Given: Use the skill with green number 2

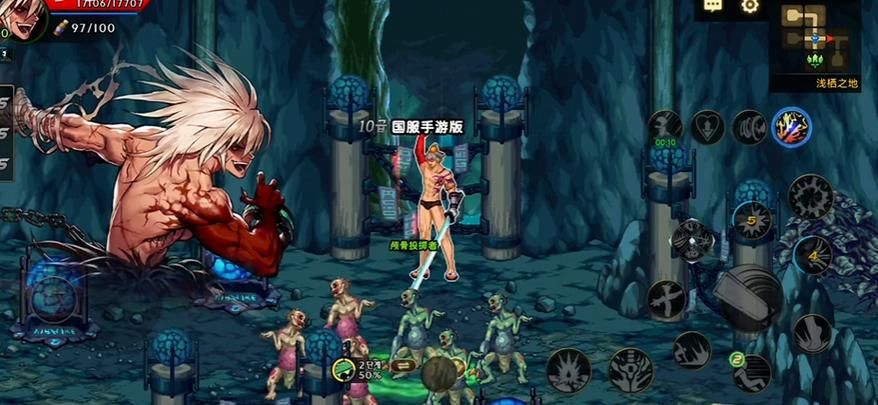Looking at the screenshot, I should tap(751, 373).
